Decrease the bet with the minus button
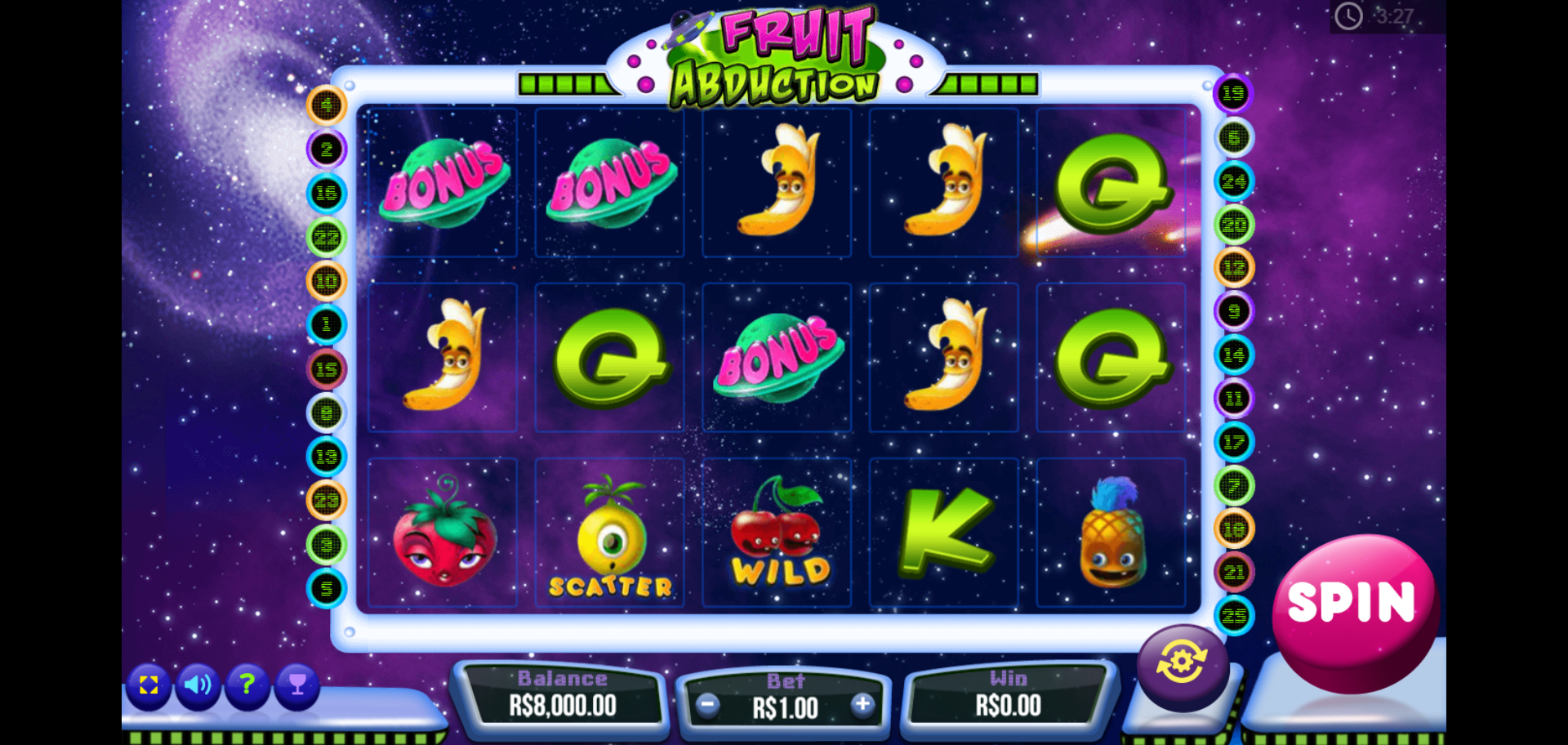 (708, 705)
